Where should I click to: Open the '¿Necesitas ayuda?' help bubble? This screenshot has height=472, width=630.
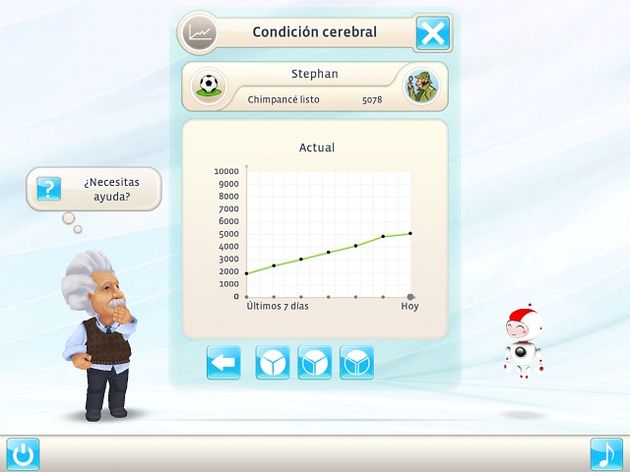[x=96, y=190]
